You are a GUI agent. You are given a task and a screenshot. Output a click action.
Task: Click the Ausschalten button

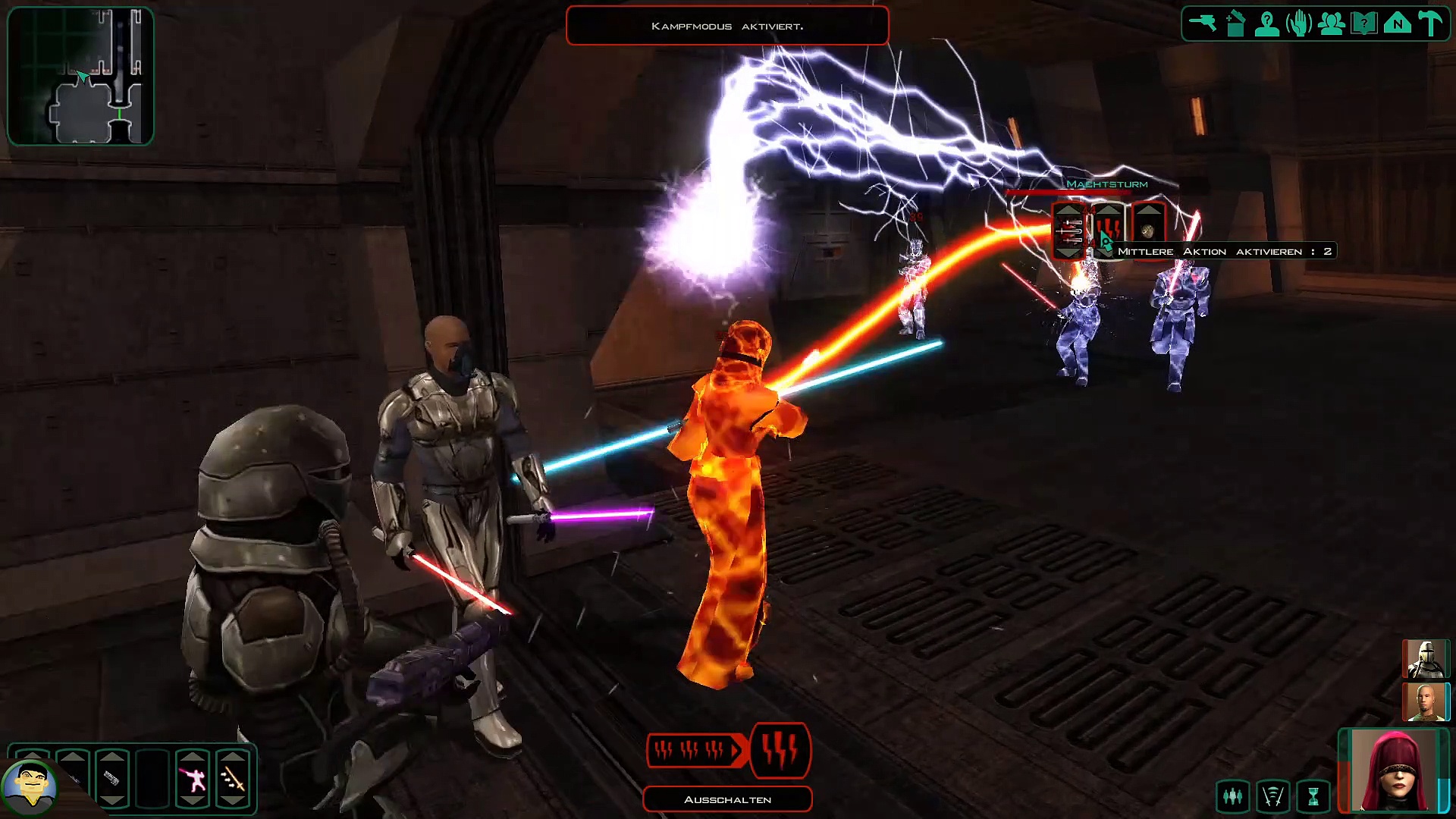[x=727, y=799]
